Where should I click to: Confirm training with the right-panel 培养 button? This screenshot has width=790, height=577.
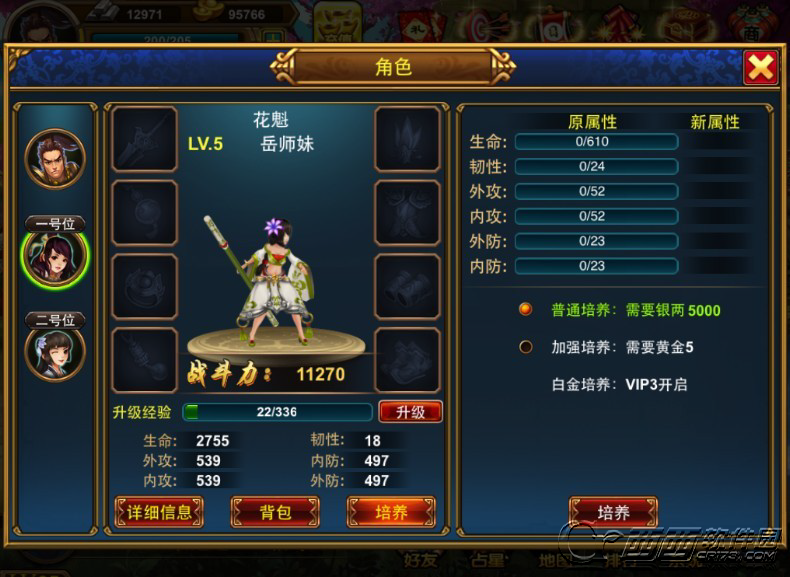tap(613, 512)
